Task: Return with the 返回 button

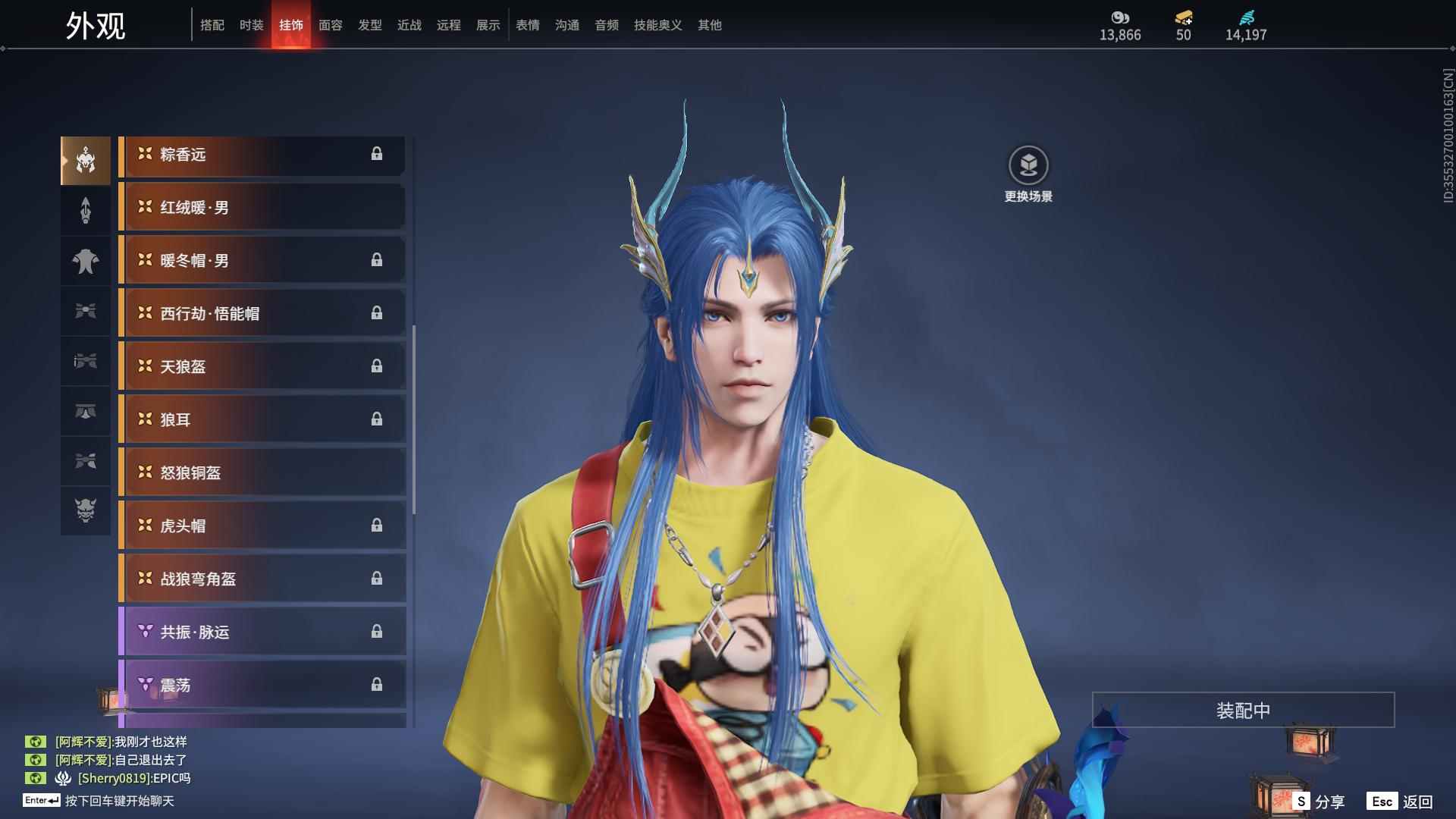Action: pos(1401,801)
